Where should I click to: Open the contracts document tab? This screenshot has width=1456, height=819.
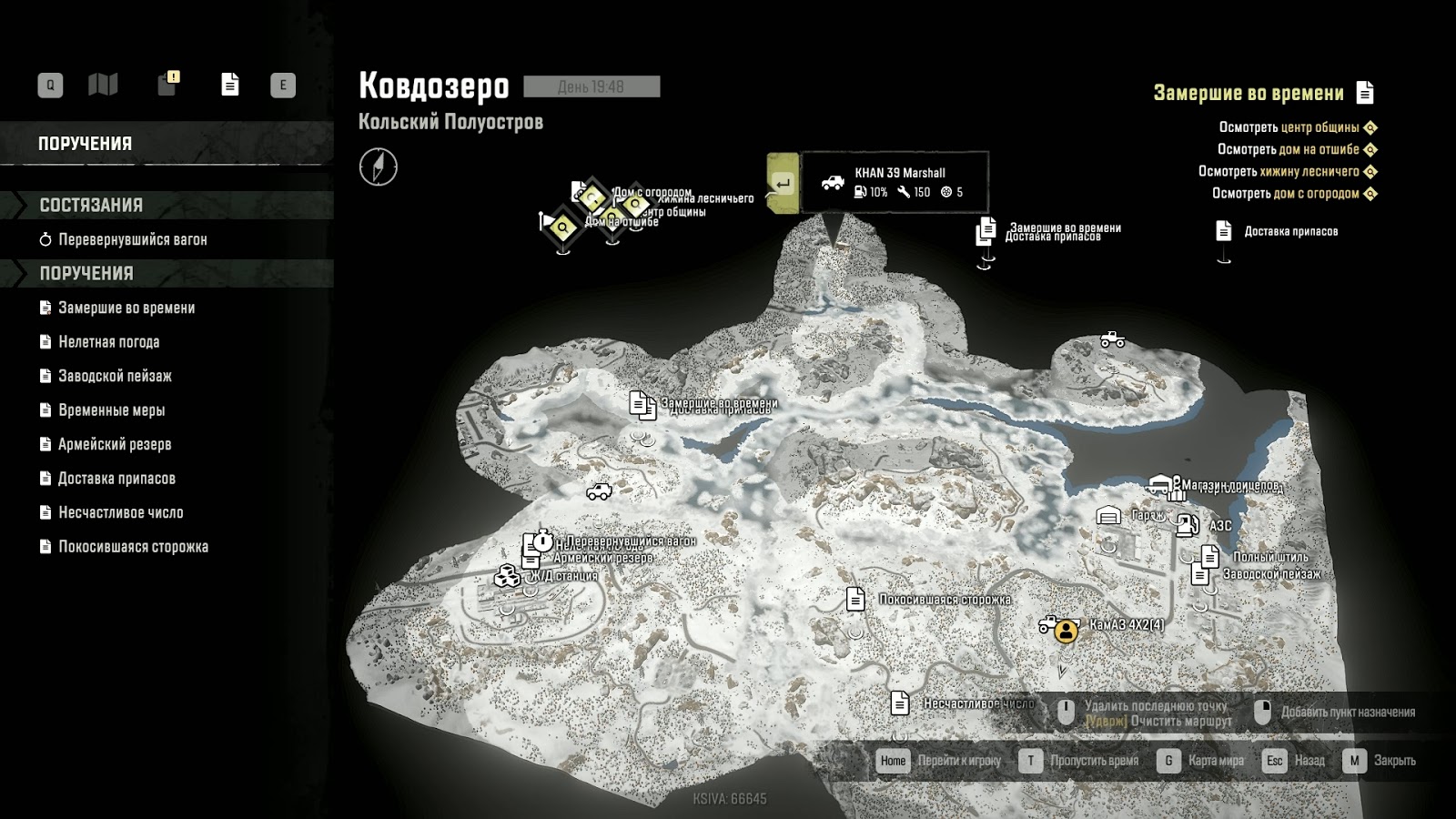click(x=230, y=85)
